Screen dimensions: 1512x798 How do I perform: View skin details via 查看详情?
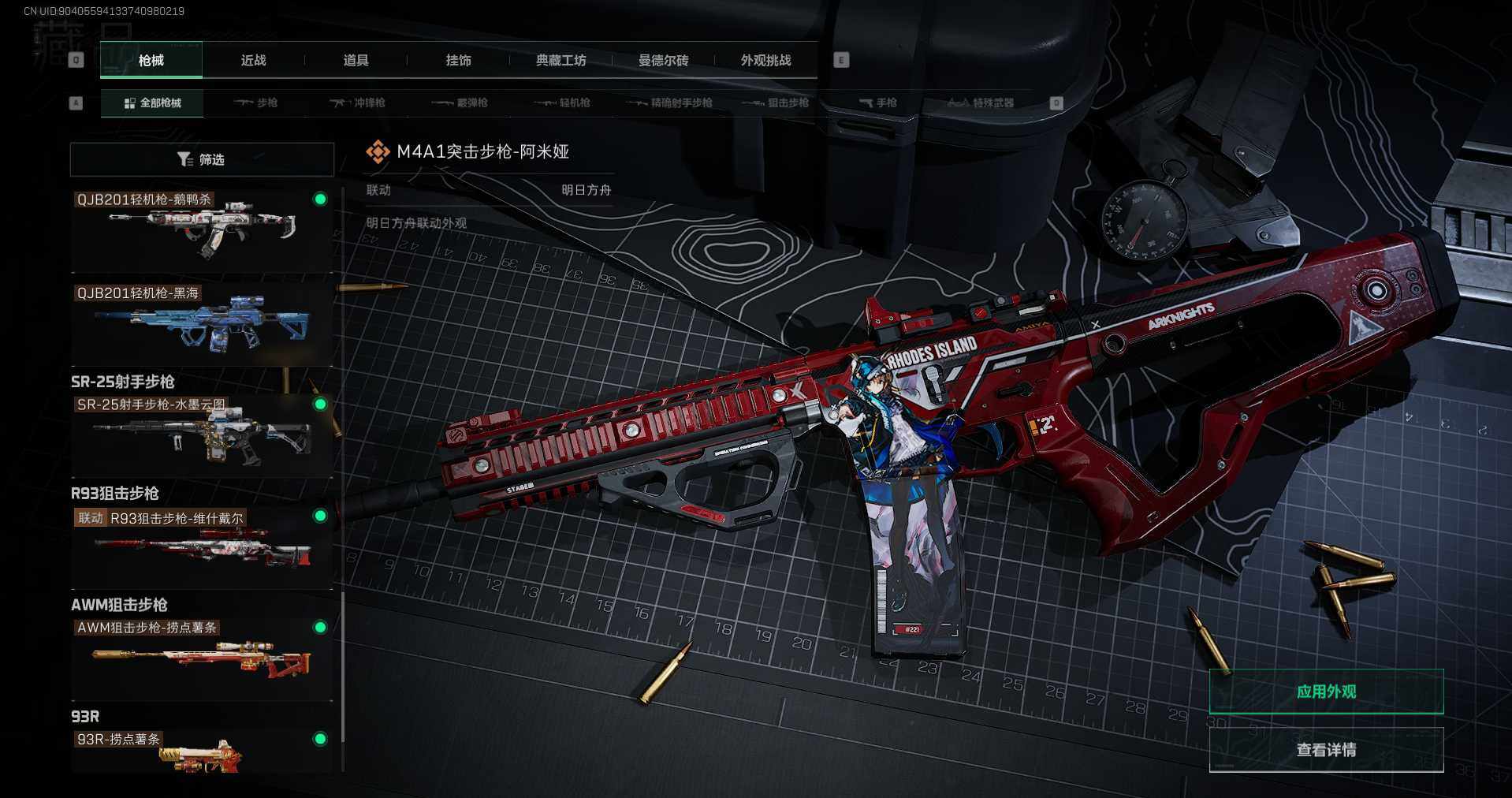pos(1326,750)
